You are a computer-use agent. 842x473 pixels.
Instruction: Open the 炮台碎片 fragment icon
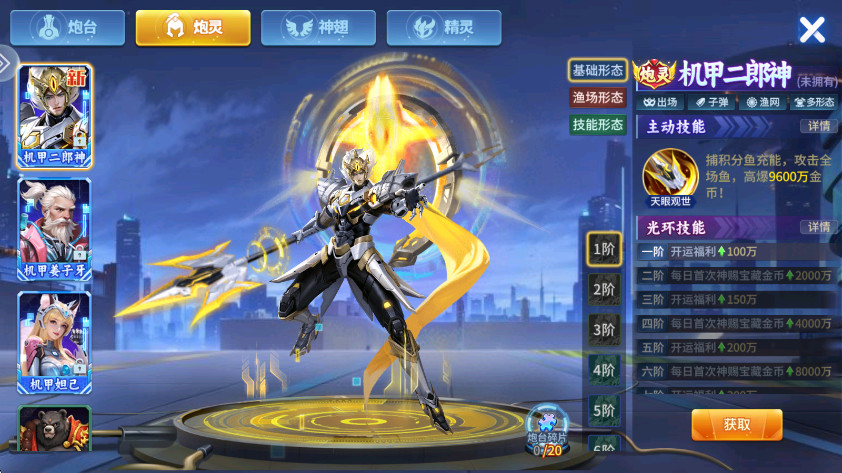tap(546, 424)
